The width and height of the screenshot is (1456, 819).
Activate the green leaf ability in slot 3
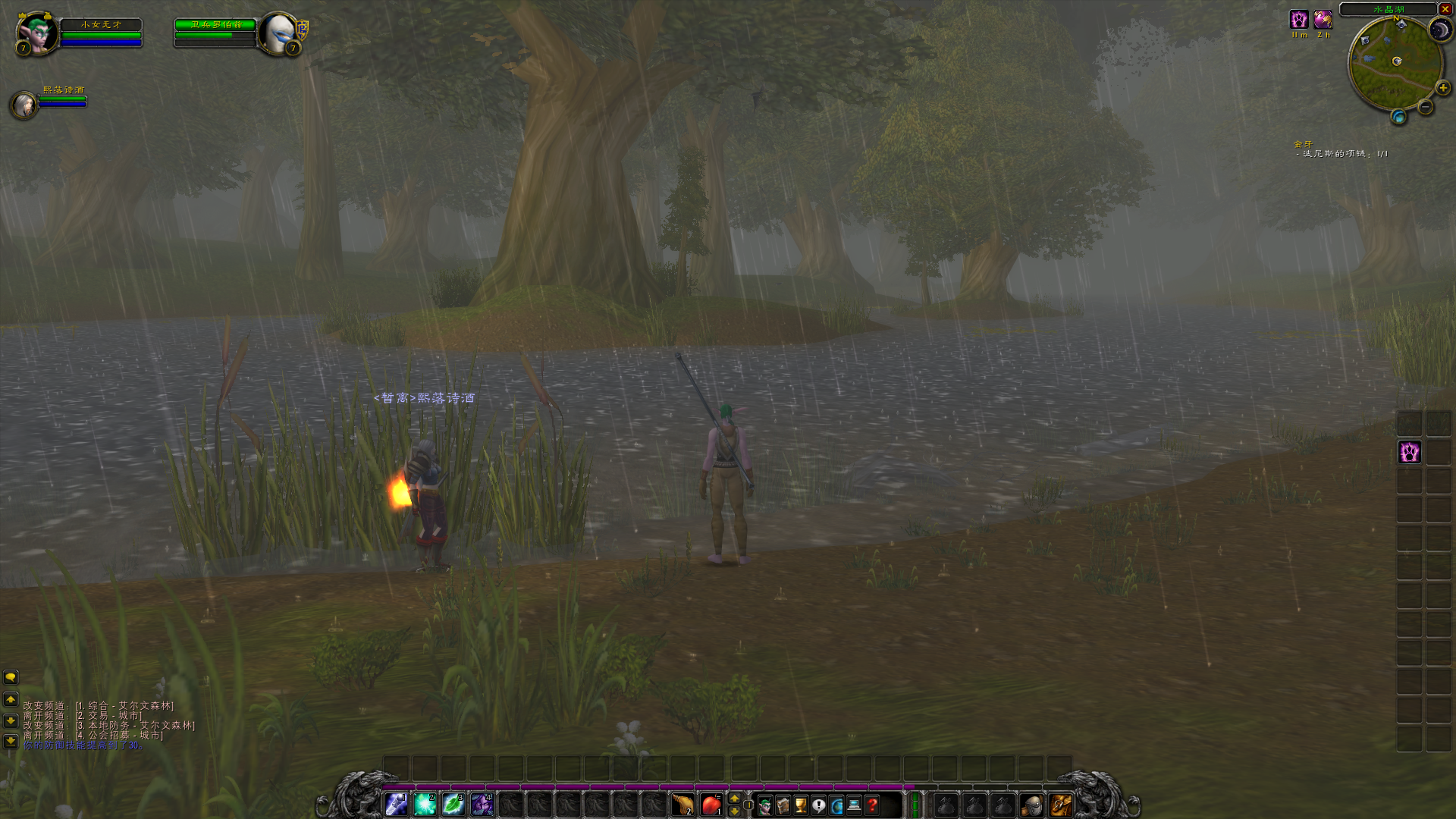pos(453,805)
